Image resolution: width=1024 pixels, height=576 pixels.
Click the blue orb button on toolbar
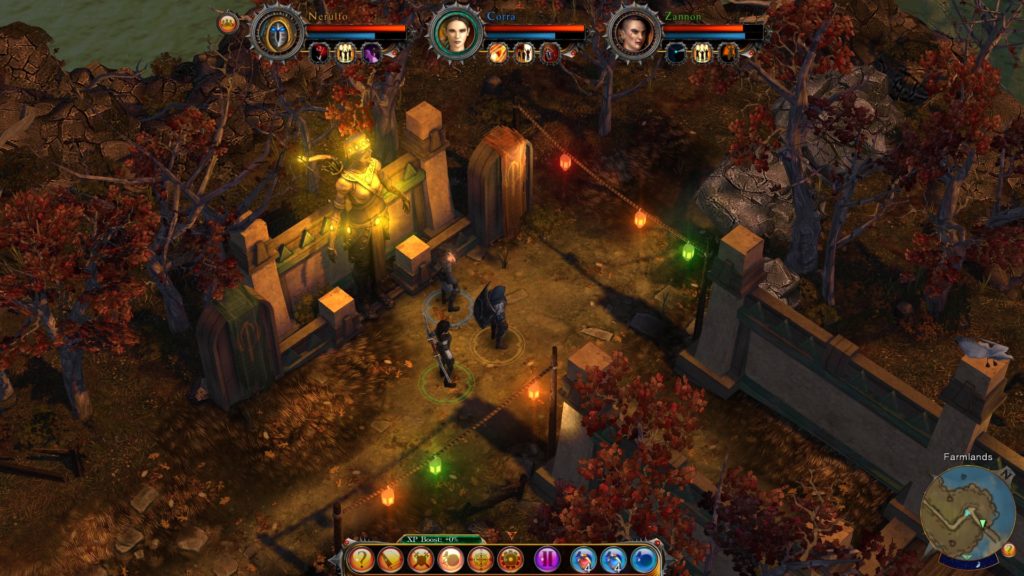click(x=643, y=559)
